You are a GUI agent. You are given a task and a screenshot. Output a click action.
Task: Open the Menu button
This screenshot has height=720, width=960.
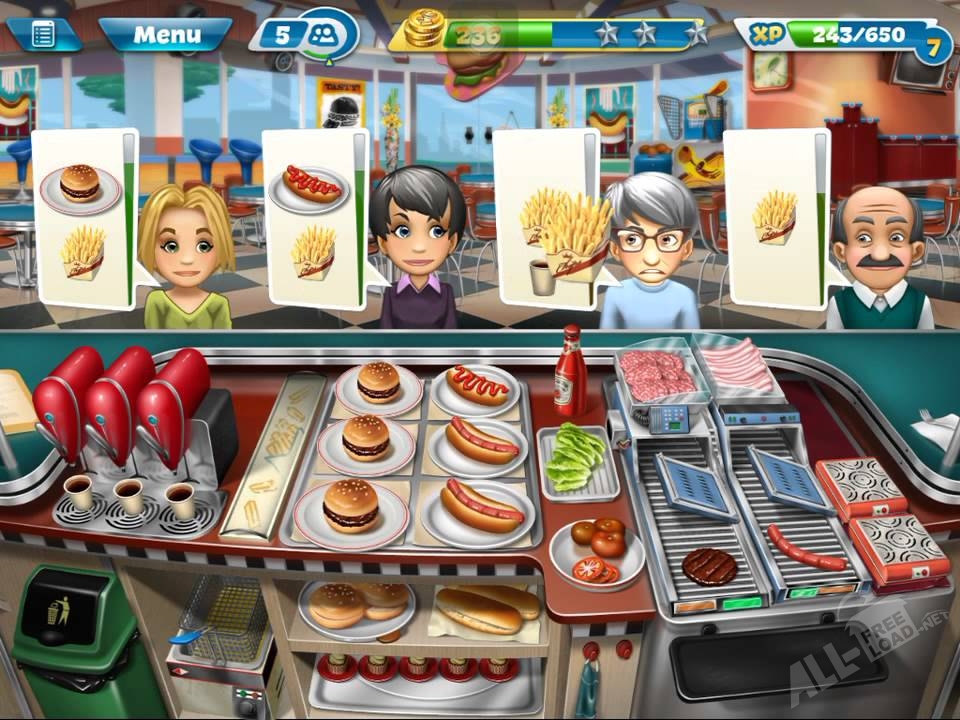[166, 35]
